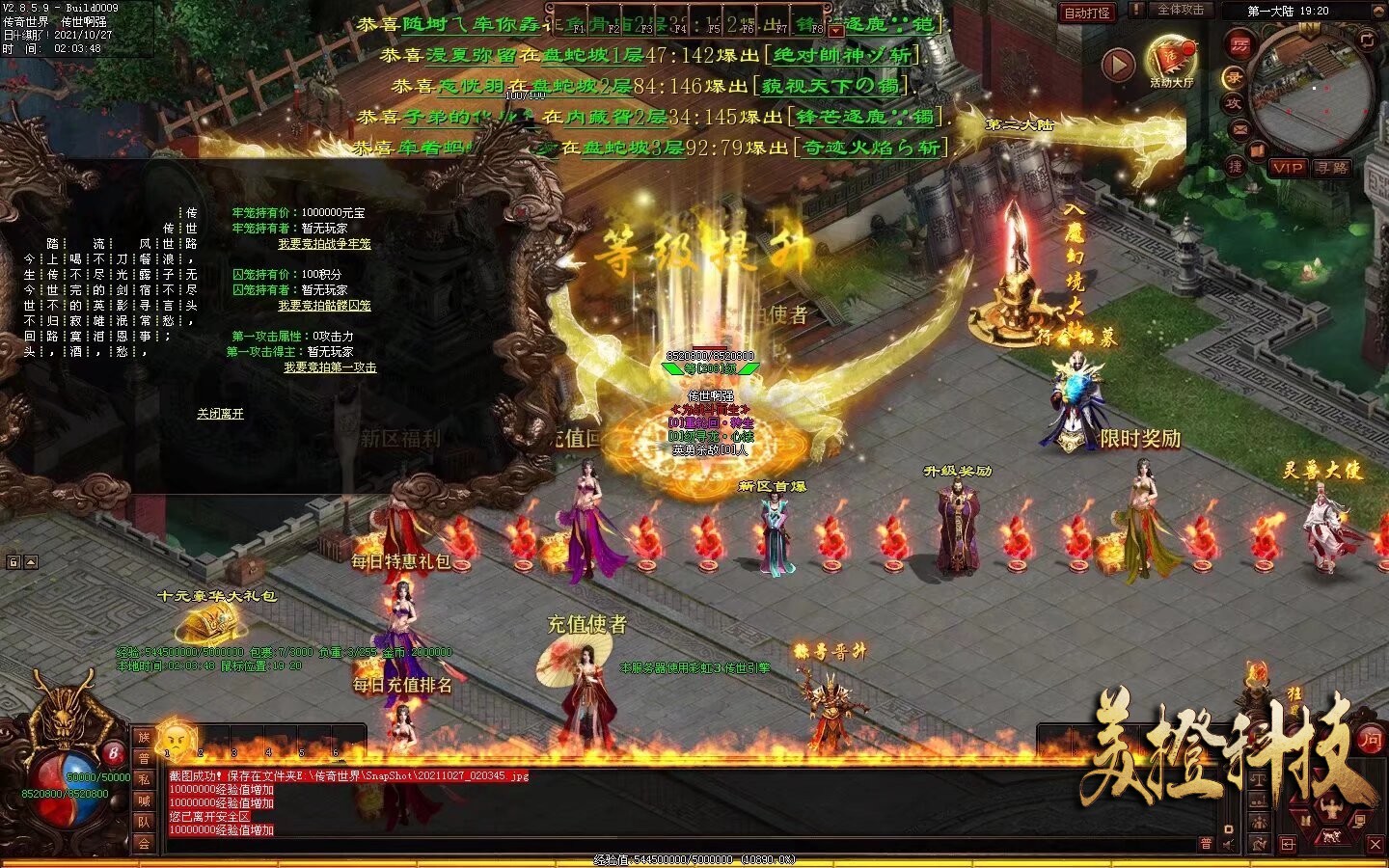
Task: Toggle the 自动打怪 auto-fight button
Action: [1087, 13]
